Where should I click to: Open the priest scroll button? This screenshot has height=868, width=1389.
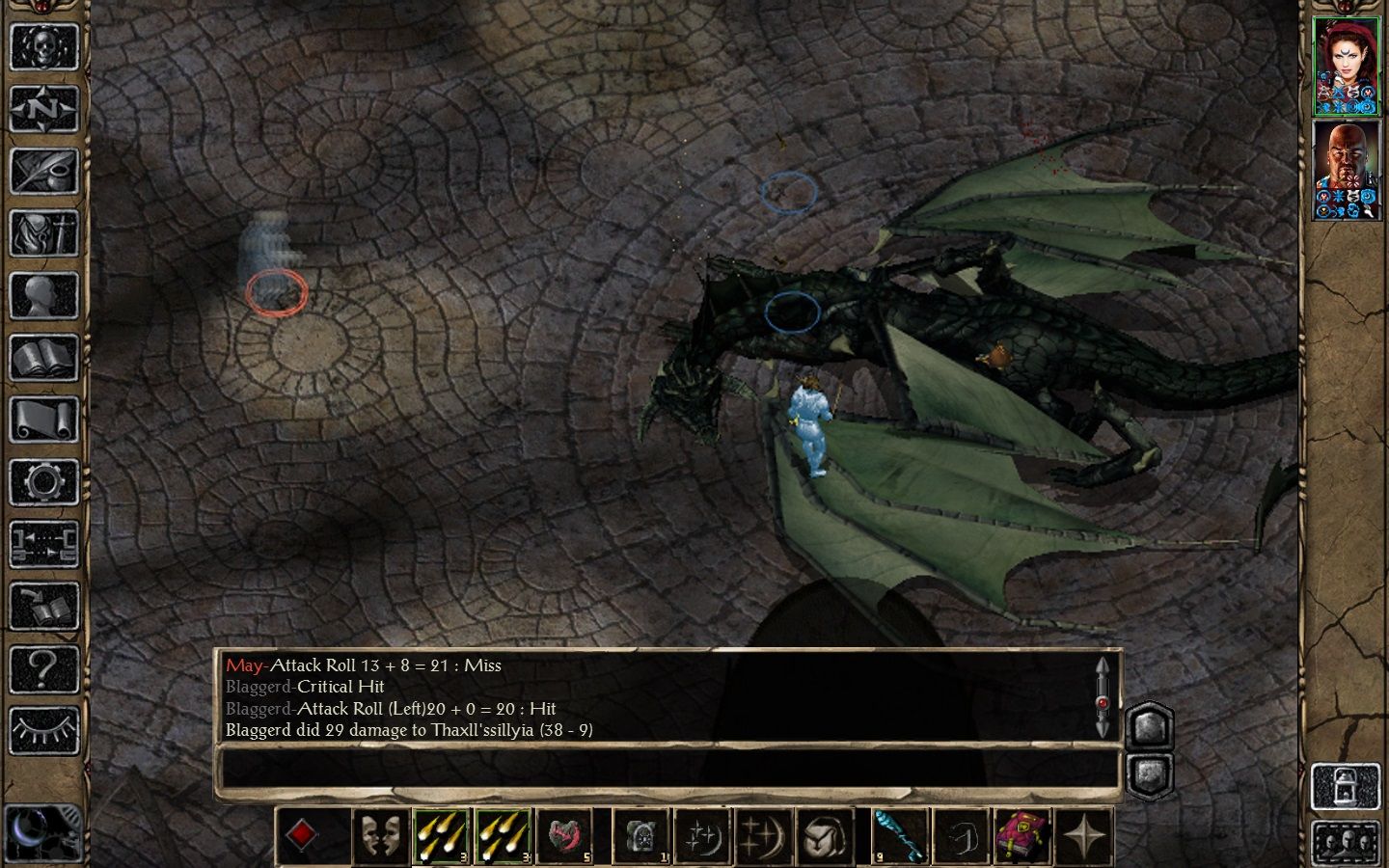point(44,420)
